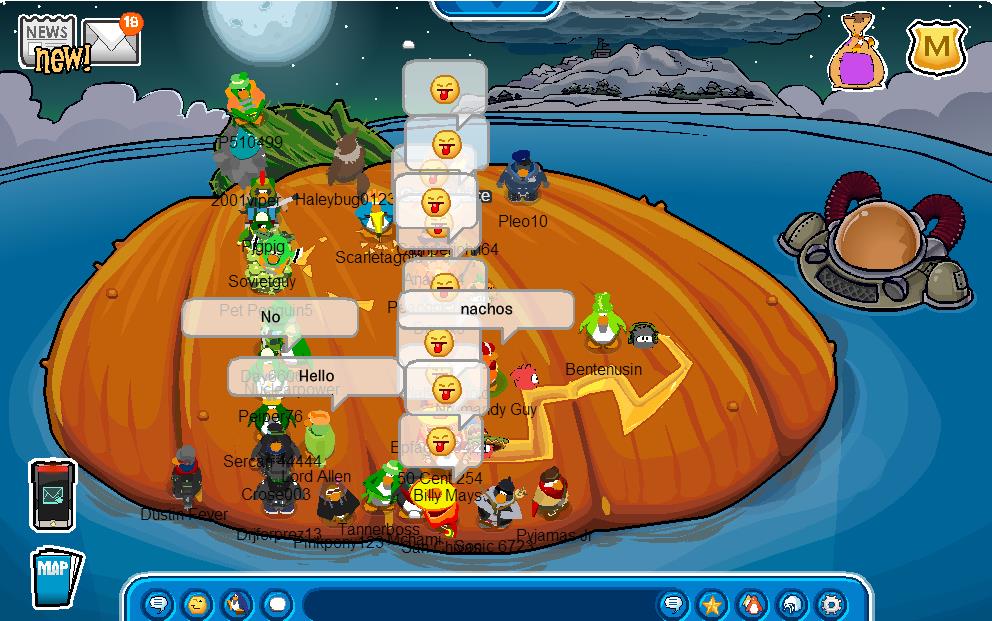Throw a snowball with the snowball button
Image resolution: width=992 pixels, height=621 pixels.
[276, 604]
